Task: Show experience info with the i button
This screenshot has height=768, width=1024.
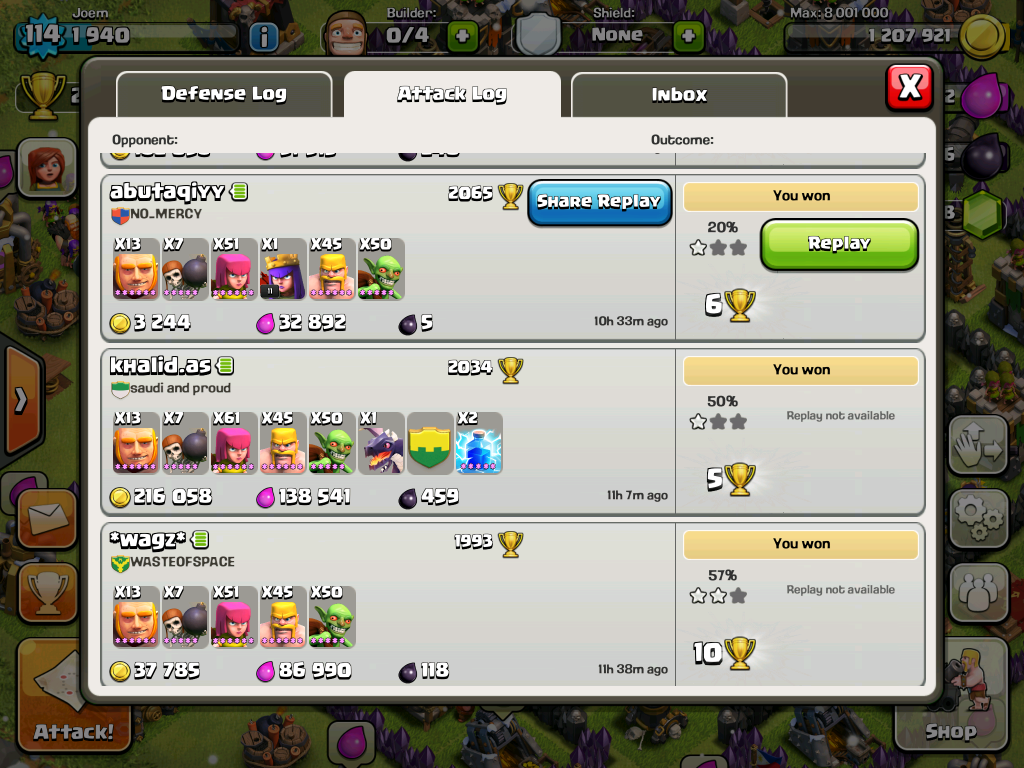Action: (263, 37)
